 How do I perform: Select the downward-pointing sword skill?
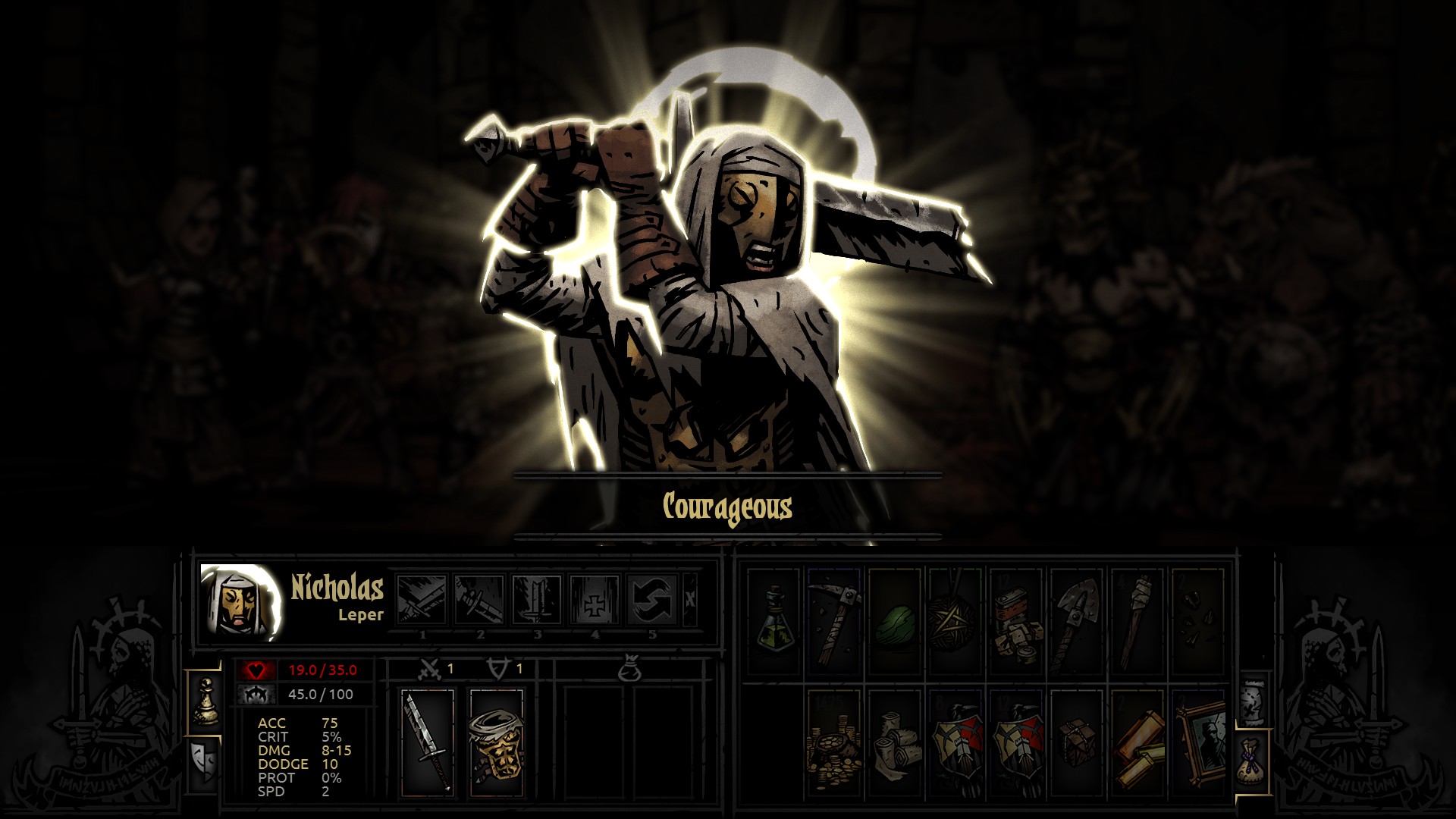pos(537,599)
